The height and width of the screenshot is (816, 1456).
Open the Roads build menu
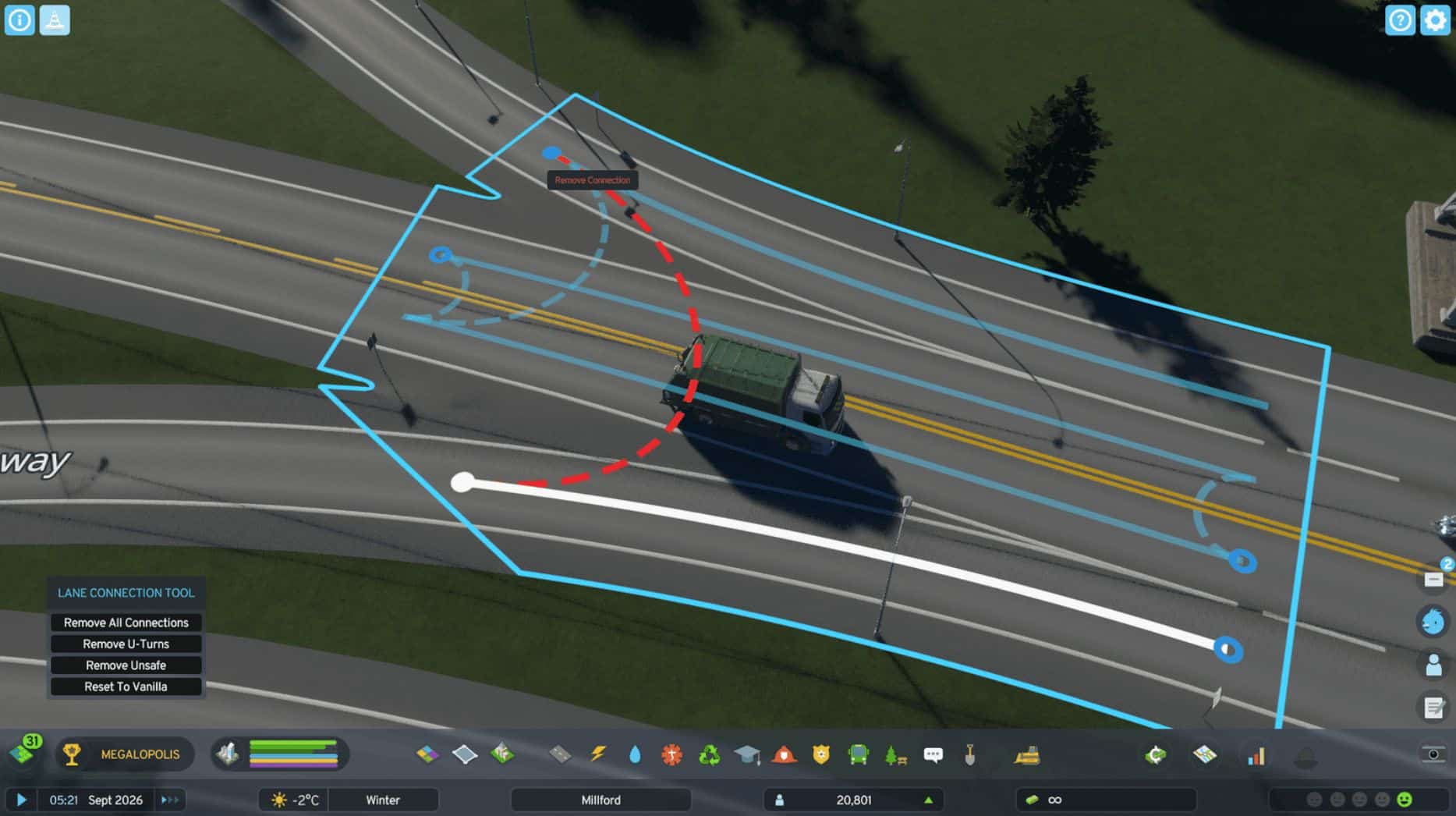coord(560,754)
